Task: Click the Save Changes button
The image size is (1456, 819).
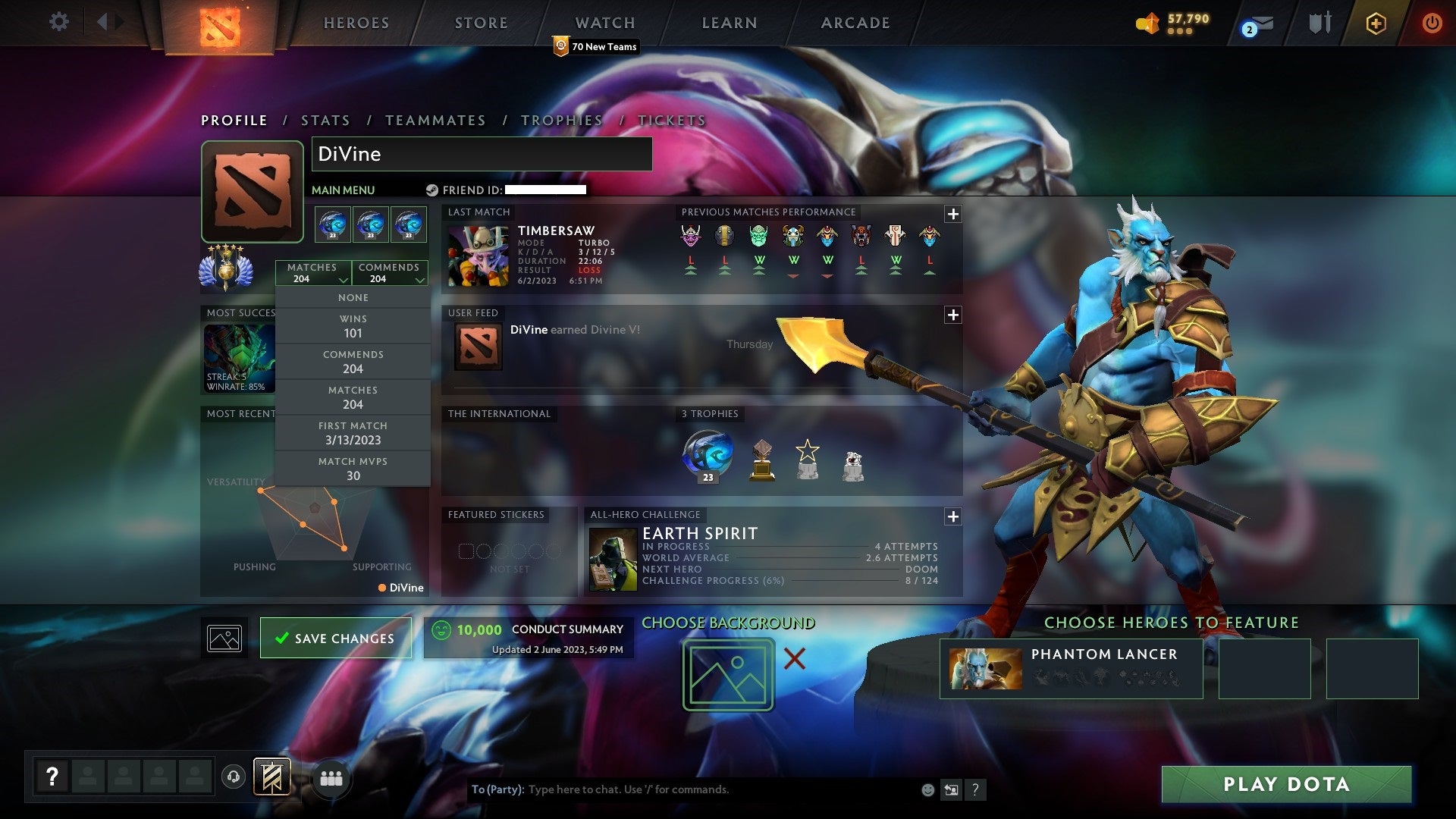Action: 335,638
